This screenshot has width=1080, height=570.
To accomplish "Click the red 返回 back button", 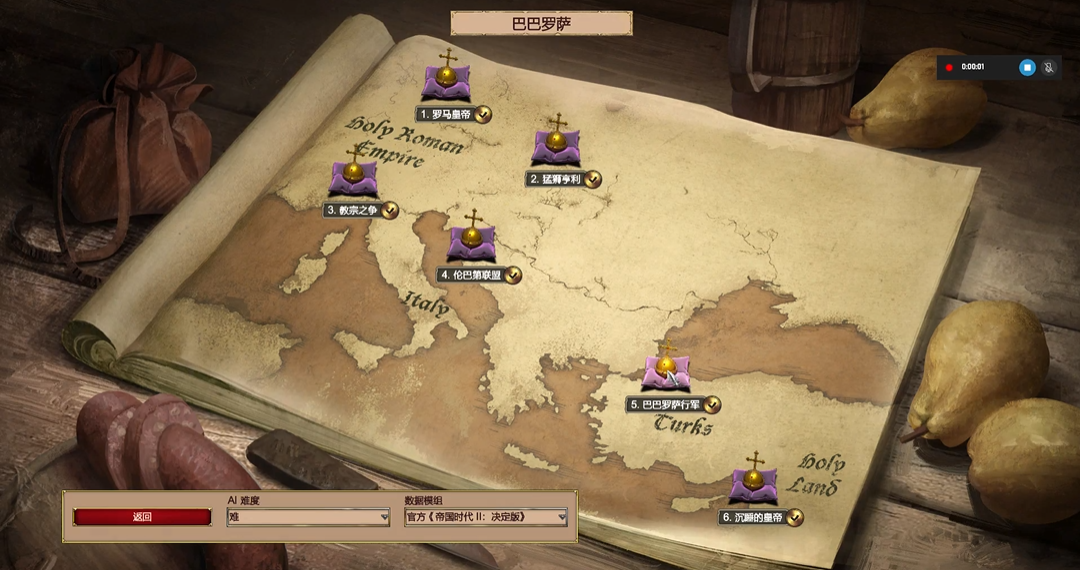I will [142, 517].
